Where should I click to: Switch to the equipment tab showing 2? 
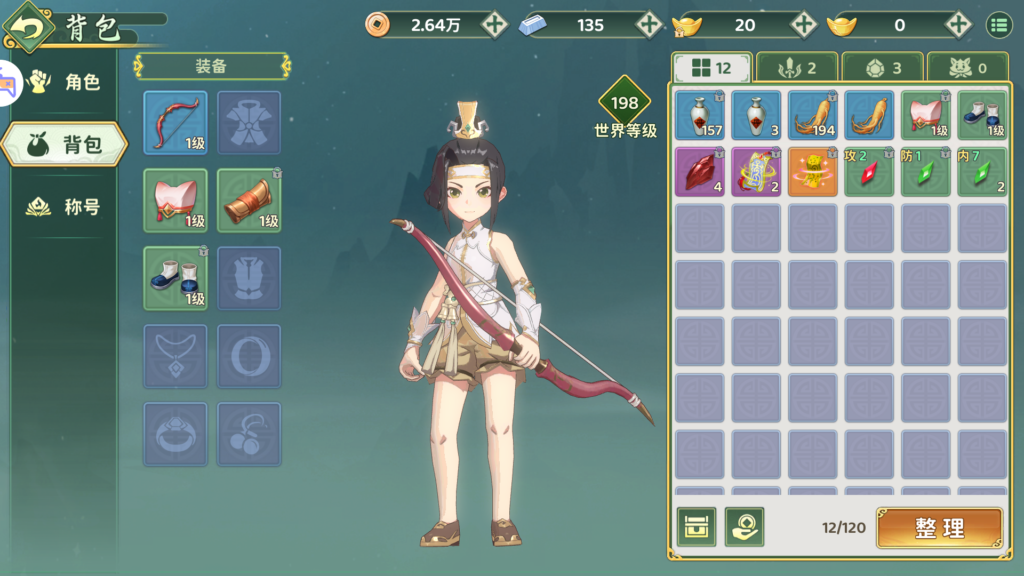point(796,68)
